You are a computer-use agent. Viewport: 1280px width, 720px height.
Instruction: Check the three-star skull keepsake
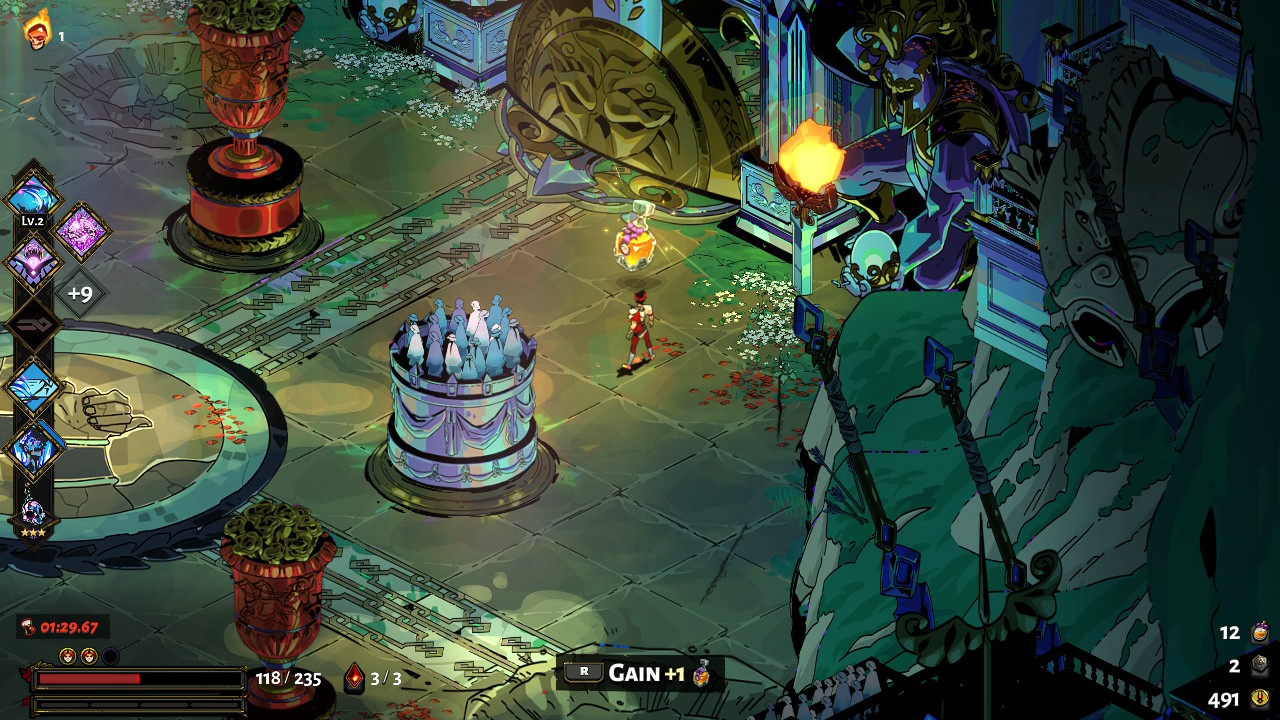(x=33, y=514)
